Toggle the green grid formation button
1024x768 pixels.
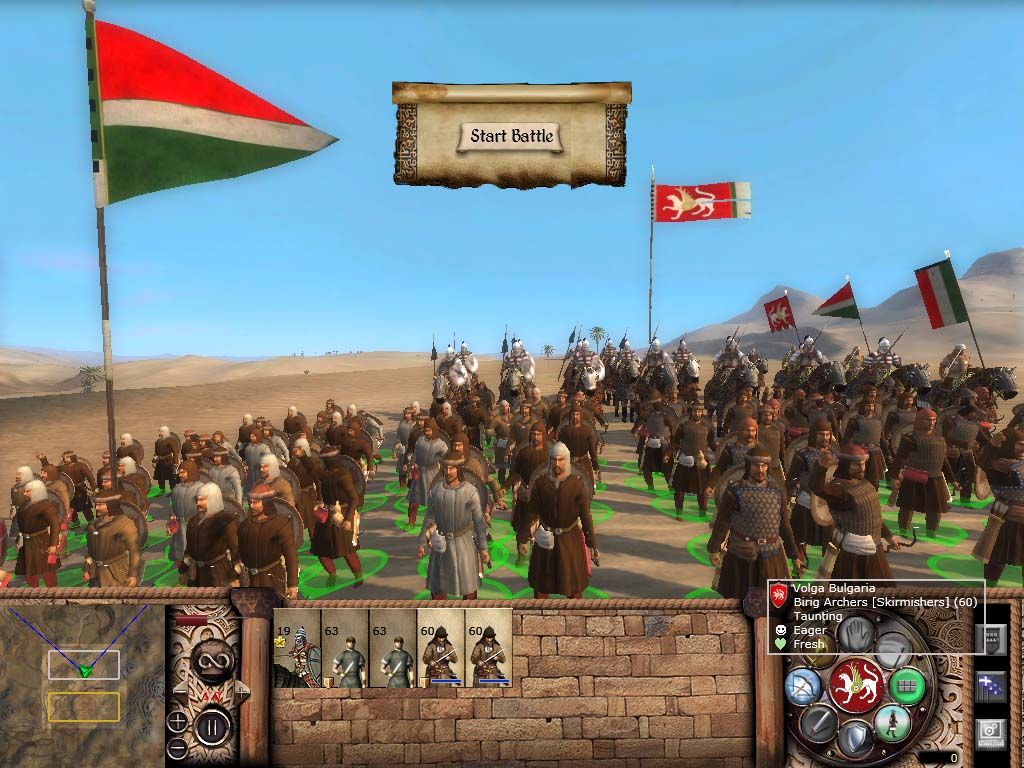907,685
